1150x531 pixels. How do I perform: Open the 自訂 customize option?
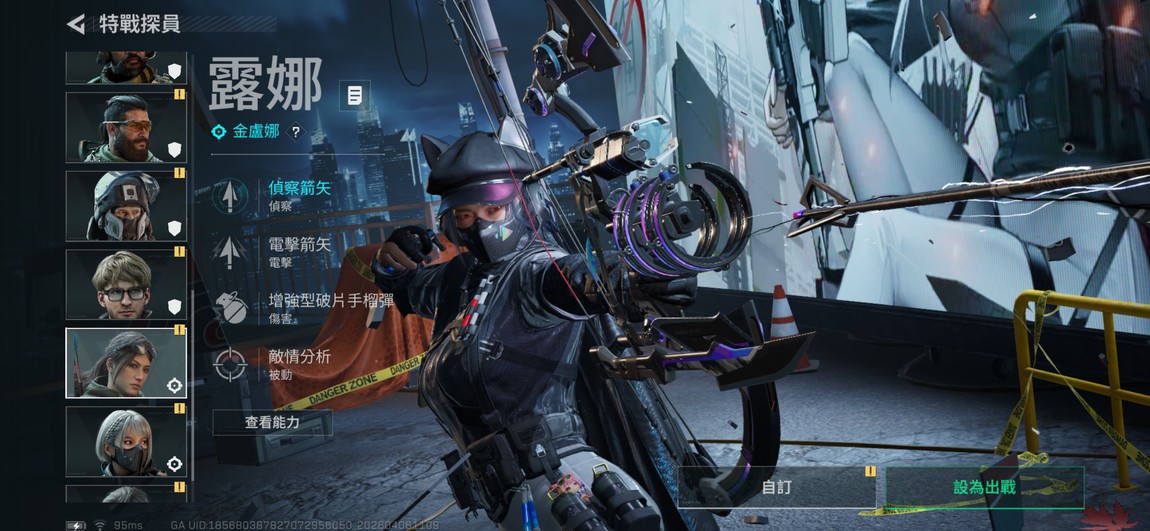point(776,487)
